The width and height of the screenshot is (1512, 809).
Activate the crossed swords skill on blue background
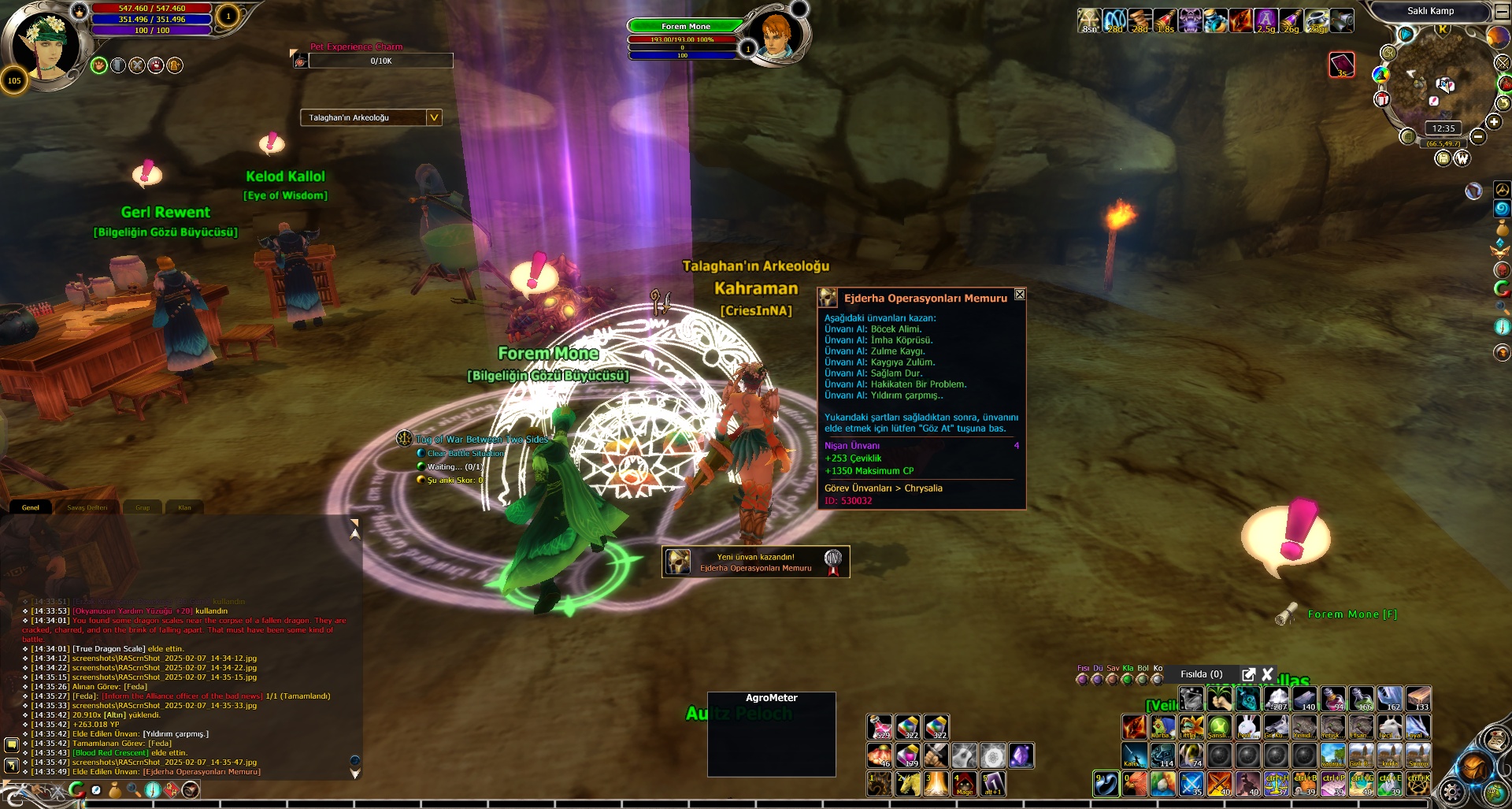(1191, 784)
